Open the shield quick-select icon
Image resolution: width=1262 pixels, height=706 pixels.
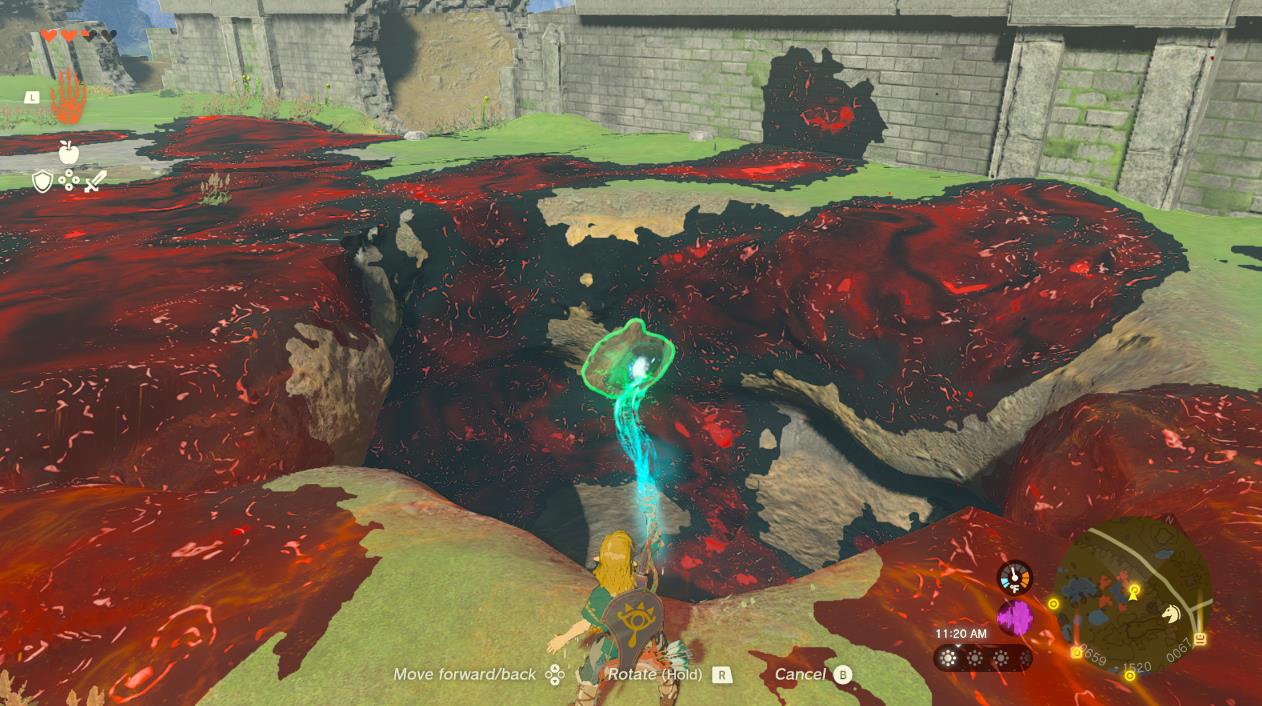tap(42, 182)
